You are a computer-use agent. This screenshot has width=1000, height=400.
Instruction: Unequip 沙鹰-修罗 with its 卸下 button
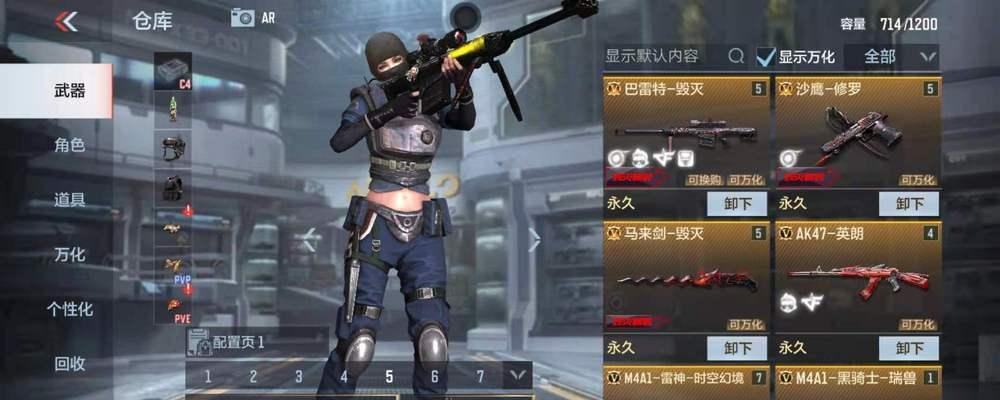click(908, 203)
